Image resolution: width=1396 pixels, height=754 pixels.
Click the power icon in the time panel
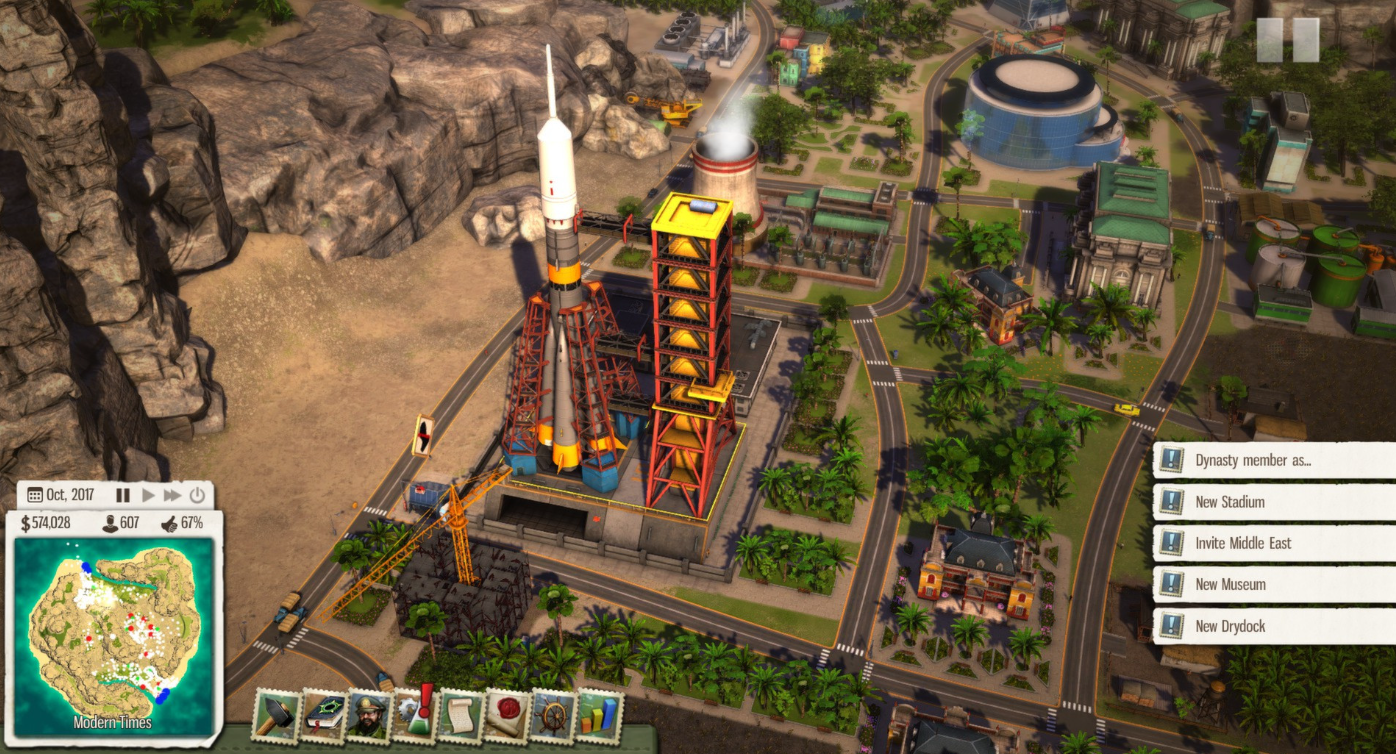[197, 494]
